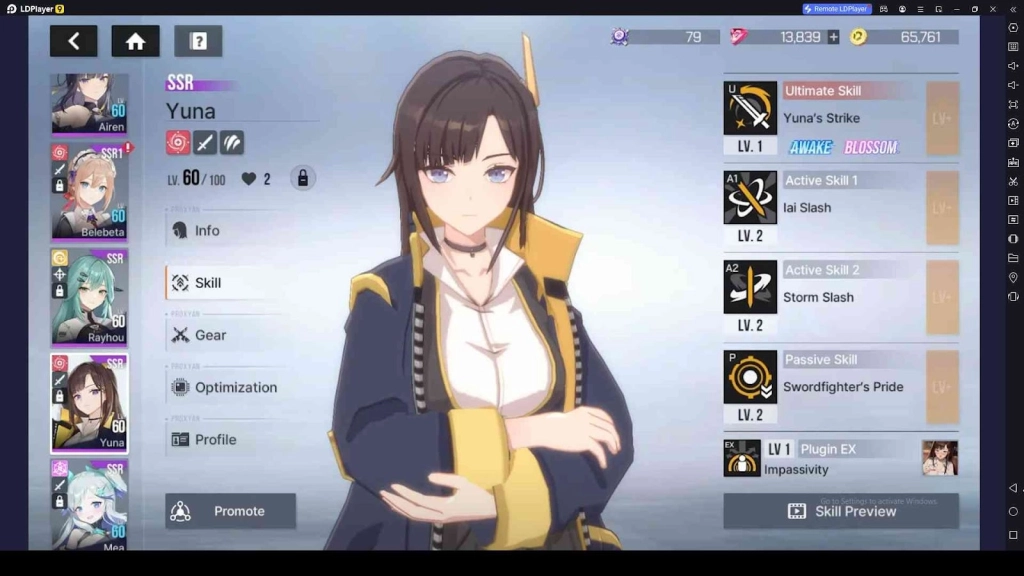View the Profile tab
This screenshot has width=1024, height=576.
(214, 439)
